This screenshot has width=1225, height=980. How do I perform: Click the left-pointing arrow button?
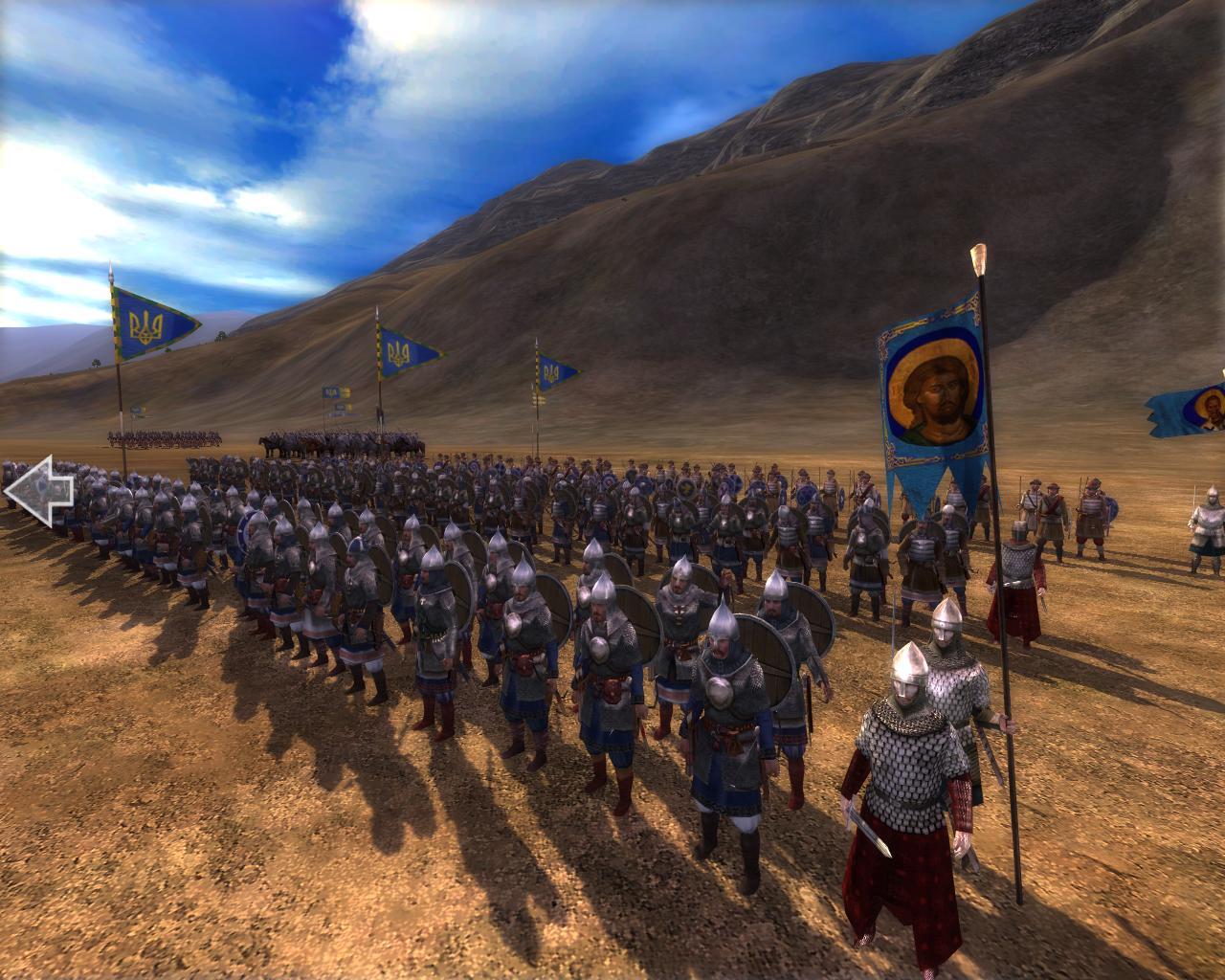point(39,490)
